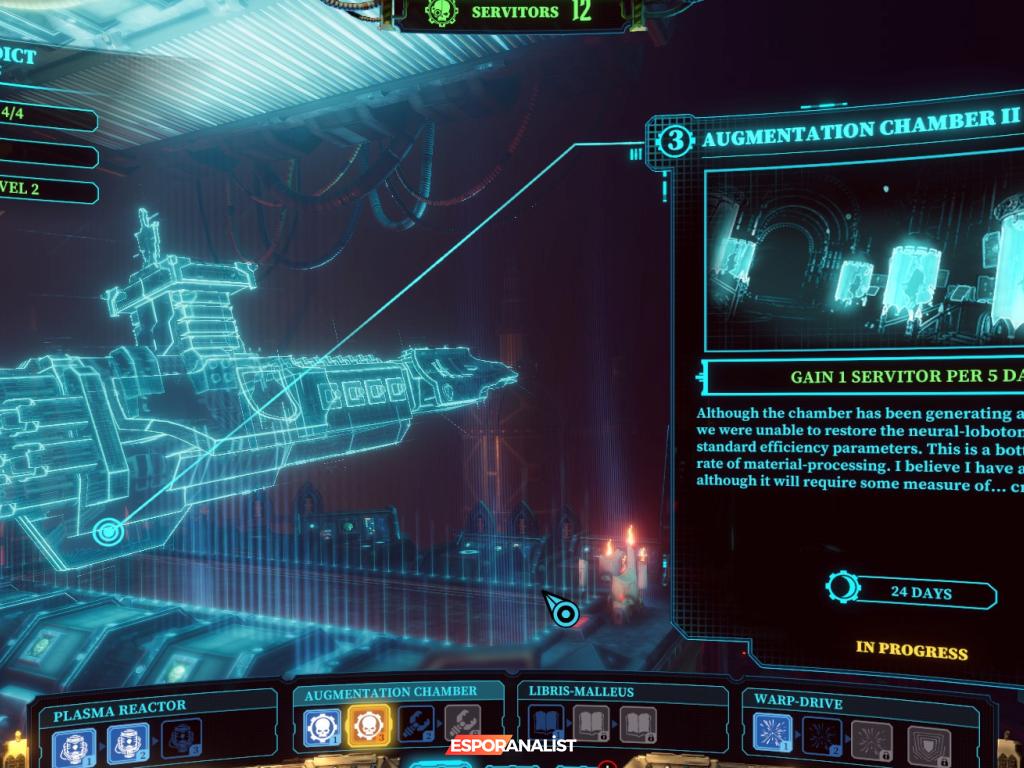Click the Augmentation Chamber II preview image
The height and width of the screenshot is (768, 1024).
point(865,258)
